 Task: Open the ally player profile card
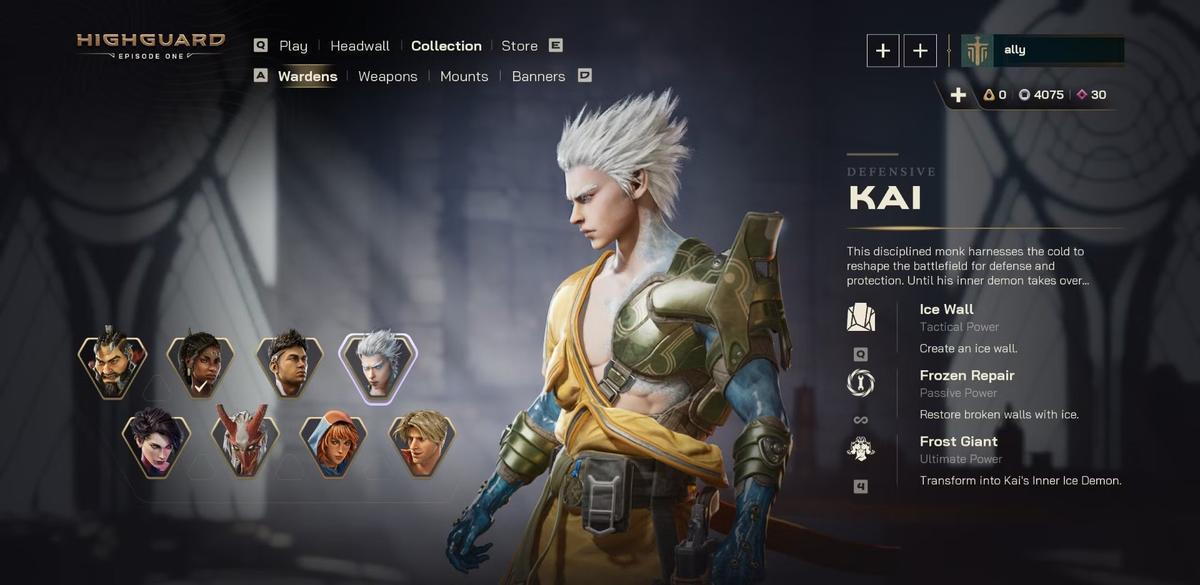[1042, 50]
